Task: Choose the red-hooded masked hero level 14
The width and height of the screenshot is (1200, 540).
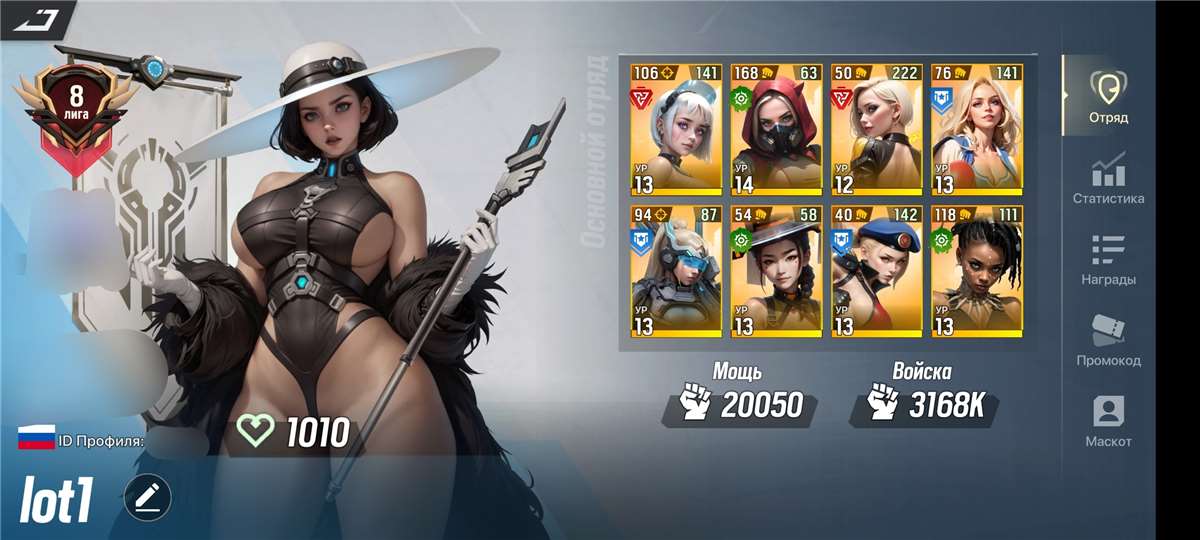Action: (x=776, y=129)
